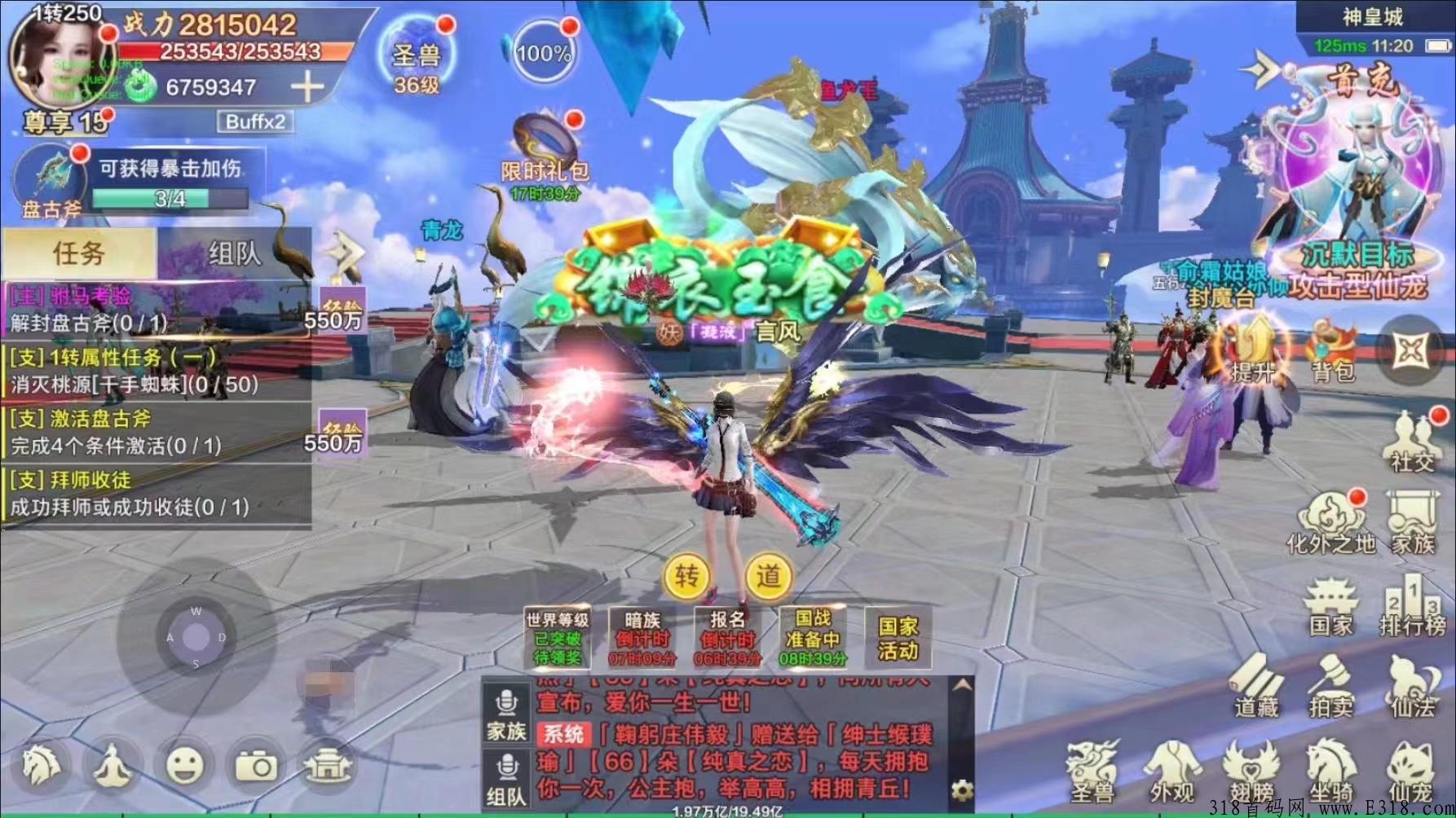Open the 国家活动 event panel
The image size is (1456, 818).
click(x=898, y=639)
